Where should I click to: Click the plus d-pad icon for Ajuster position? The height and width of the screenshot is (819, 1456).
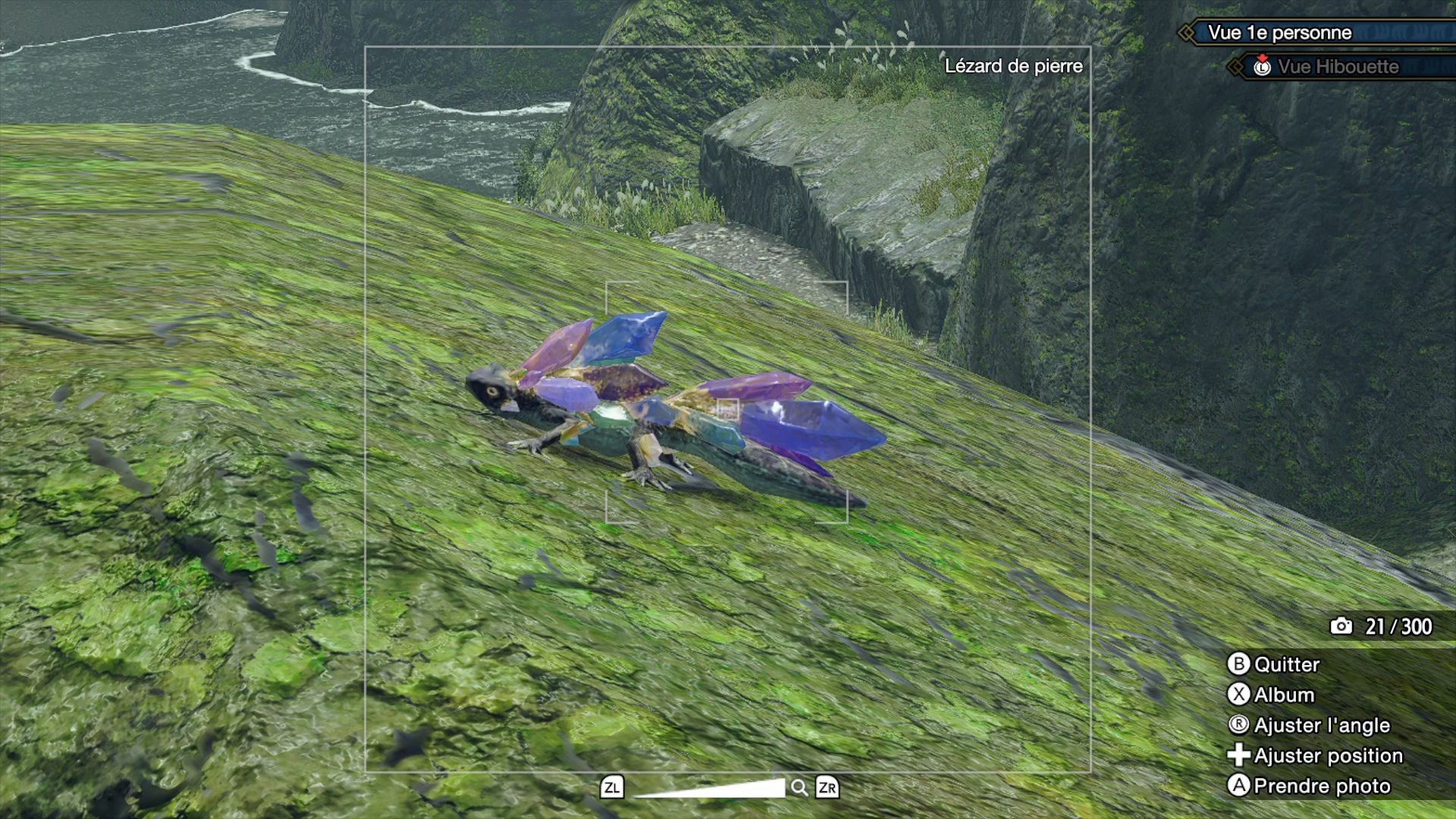point(1239,755)
